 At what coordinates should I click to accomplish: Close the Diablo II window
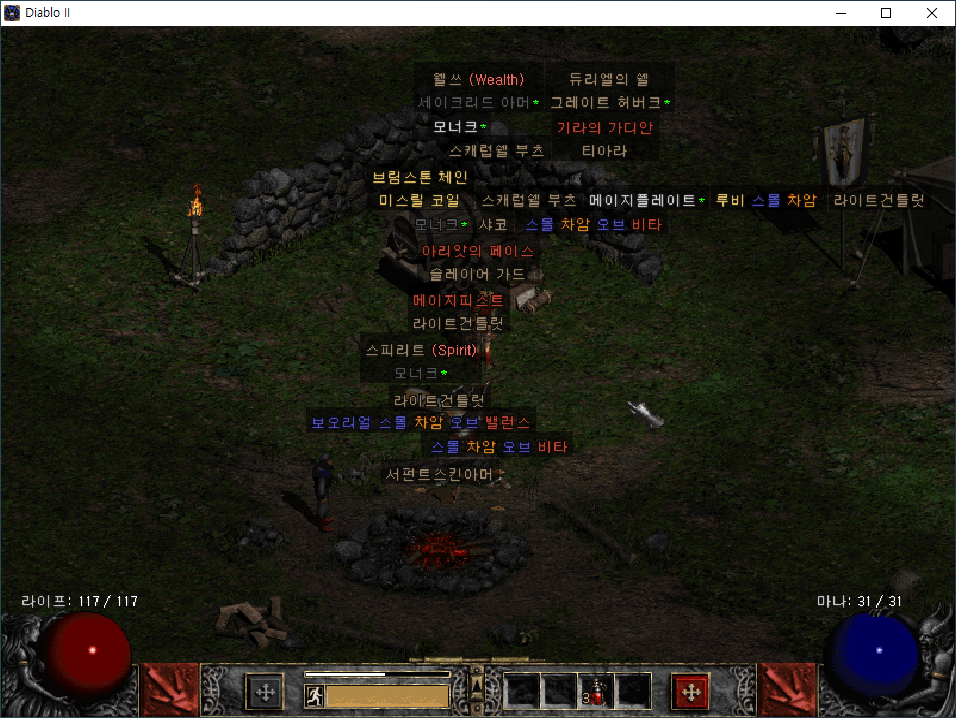pos(932,13)
